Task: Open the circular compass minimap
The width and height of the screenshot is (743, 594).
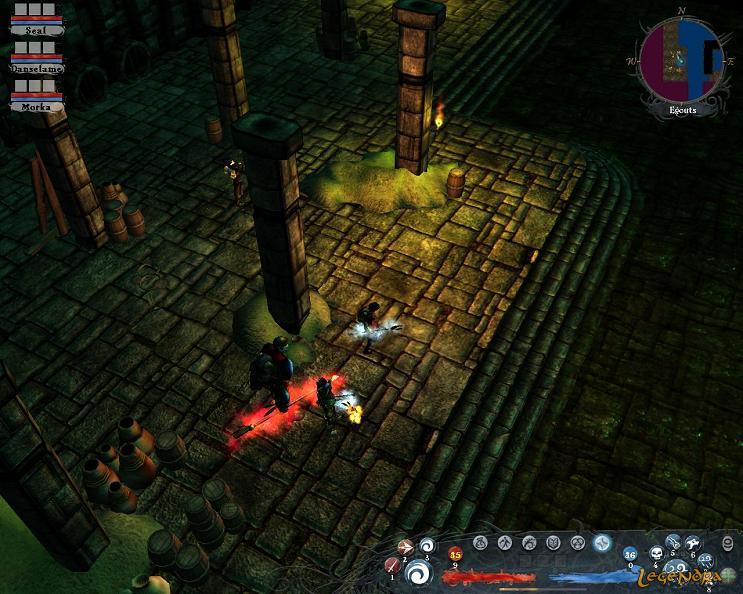Action: click(680, 60)
